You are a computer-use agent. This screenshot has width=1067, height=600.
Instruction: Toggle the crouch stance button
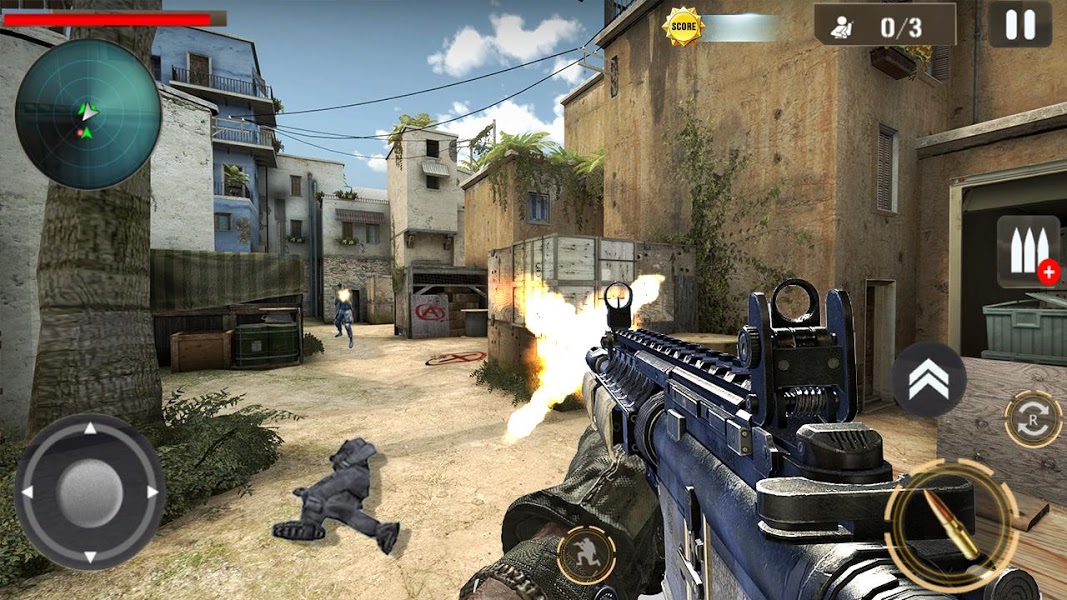(586, 555)
